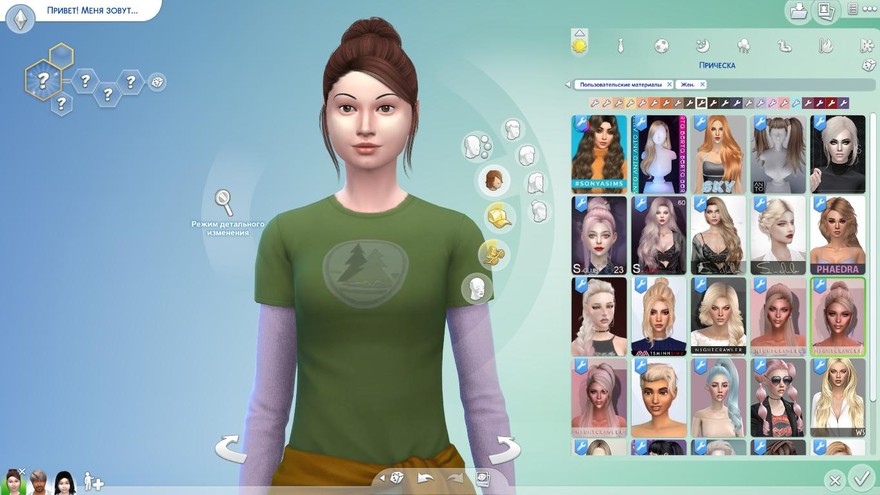This screenshot has height=495, width=880.
Task: Add a new Sim to the household
Action: [92, 482]
